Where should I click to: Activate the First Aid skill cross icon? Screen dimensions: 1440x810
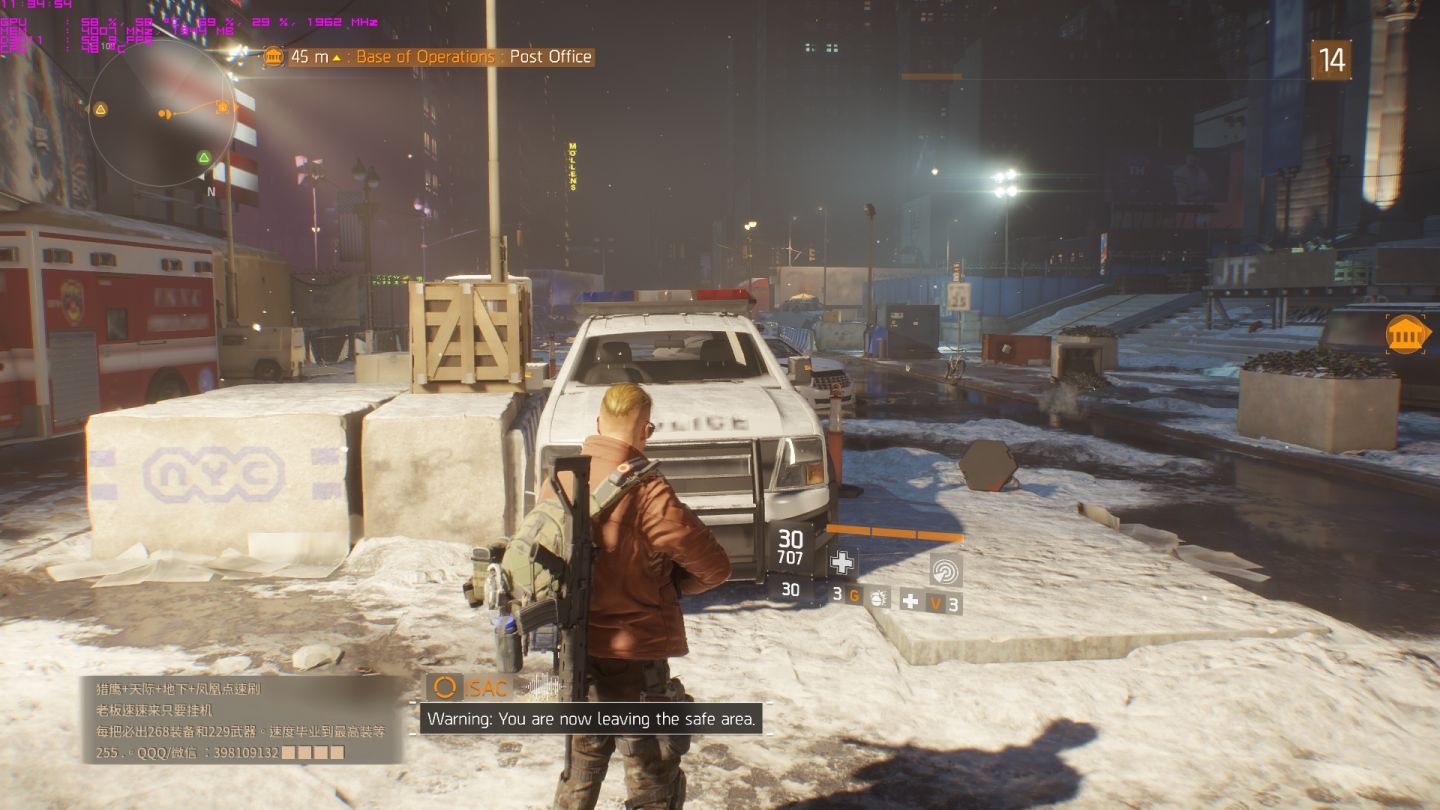point(842,563)
